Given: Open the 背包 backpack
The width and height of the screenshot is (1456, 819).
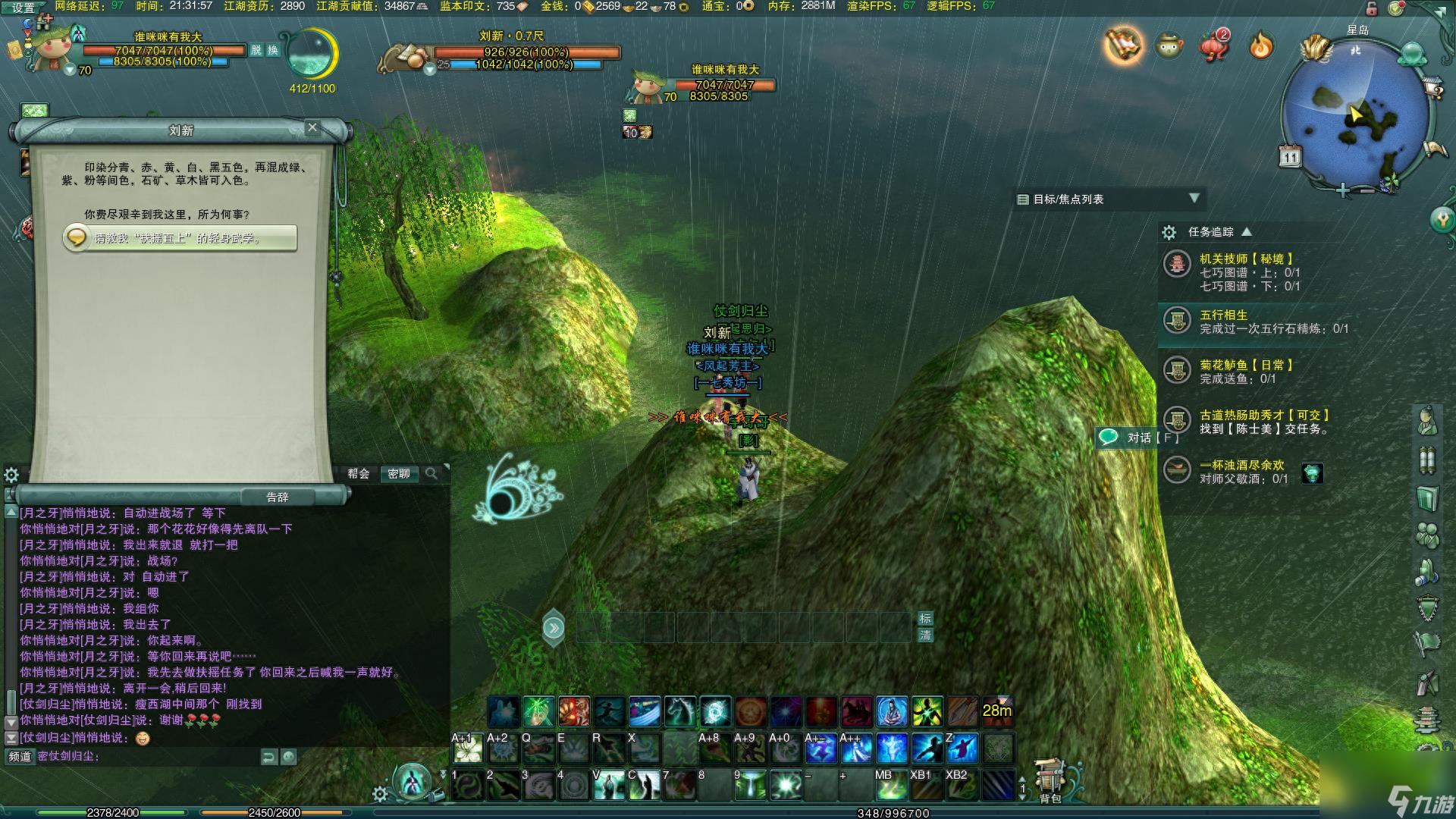Looking at the screenshot, I should coord(1050,781).
